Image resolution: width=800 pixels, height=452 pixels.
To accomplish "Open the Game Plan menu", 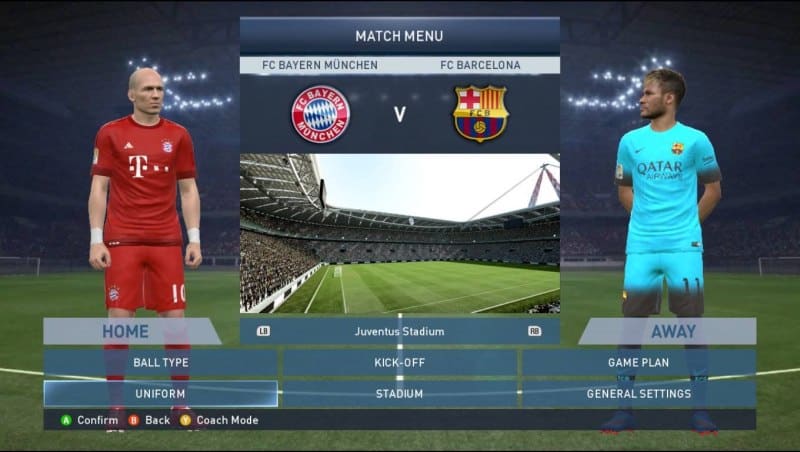I will (x=638, y=362).
